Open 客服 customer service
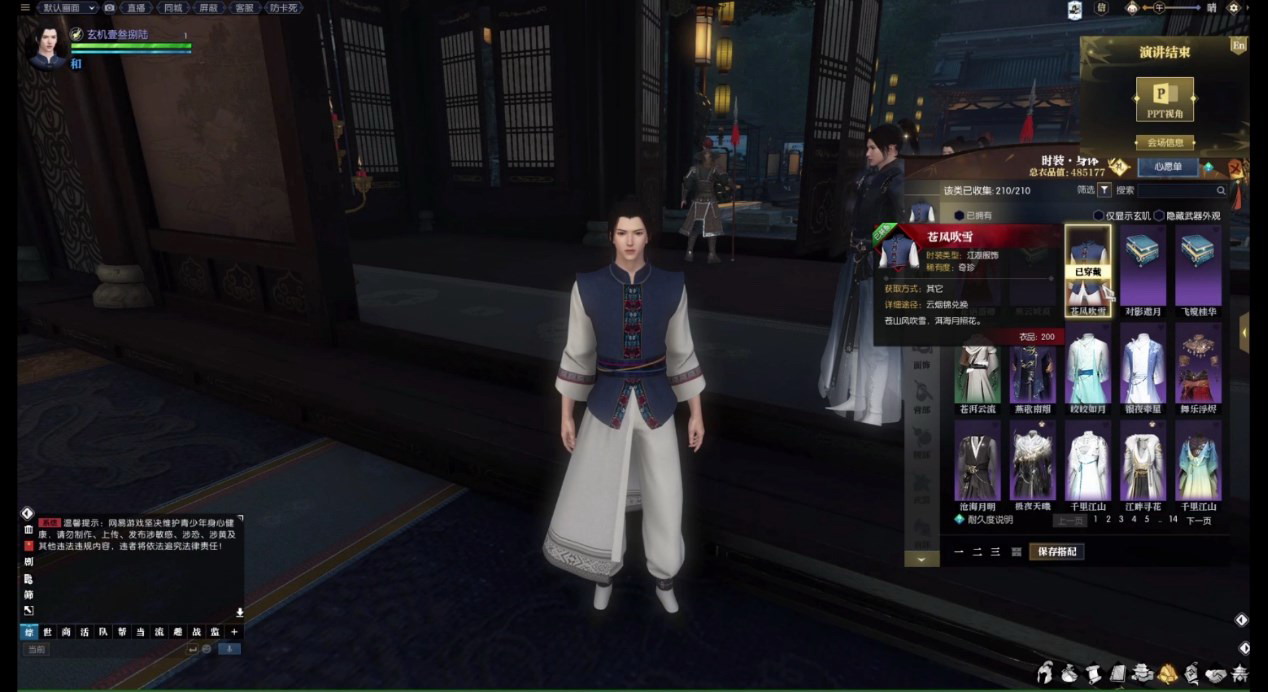Screen dimensions: 1268x692 tap(243, 8)
